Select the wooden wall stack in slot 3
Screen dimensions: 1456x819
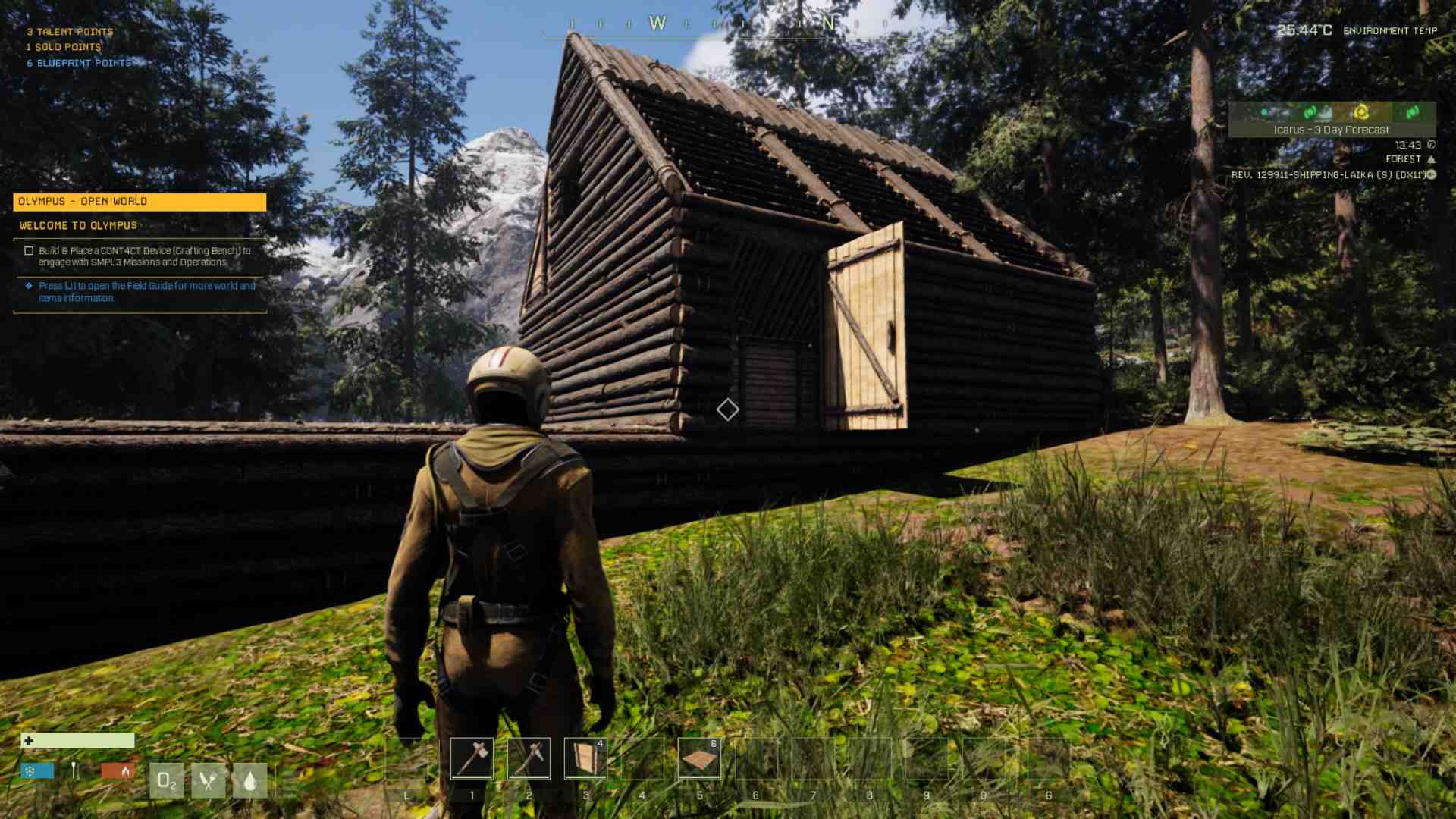(585, 758)
